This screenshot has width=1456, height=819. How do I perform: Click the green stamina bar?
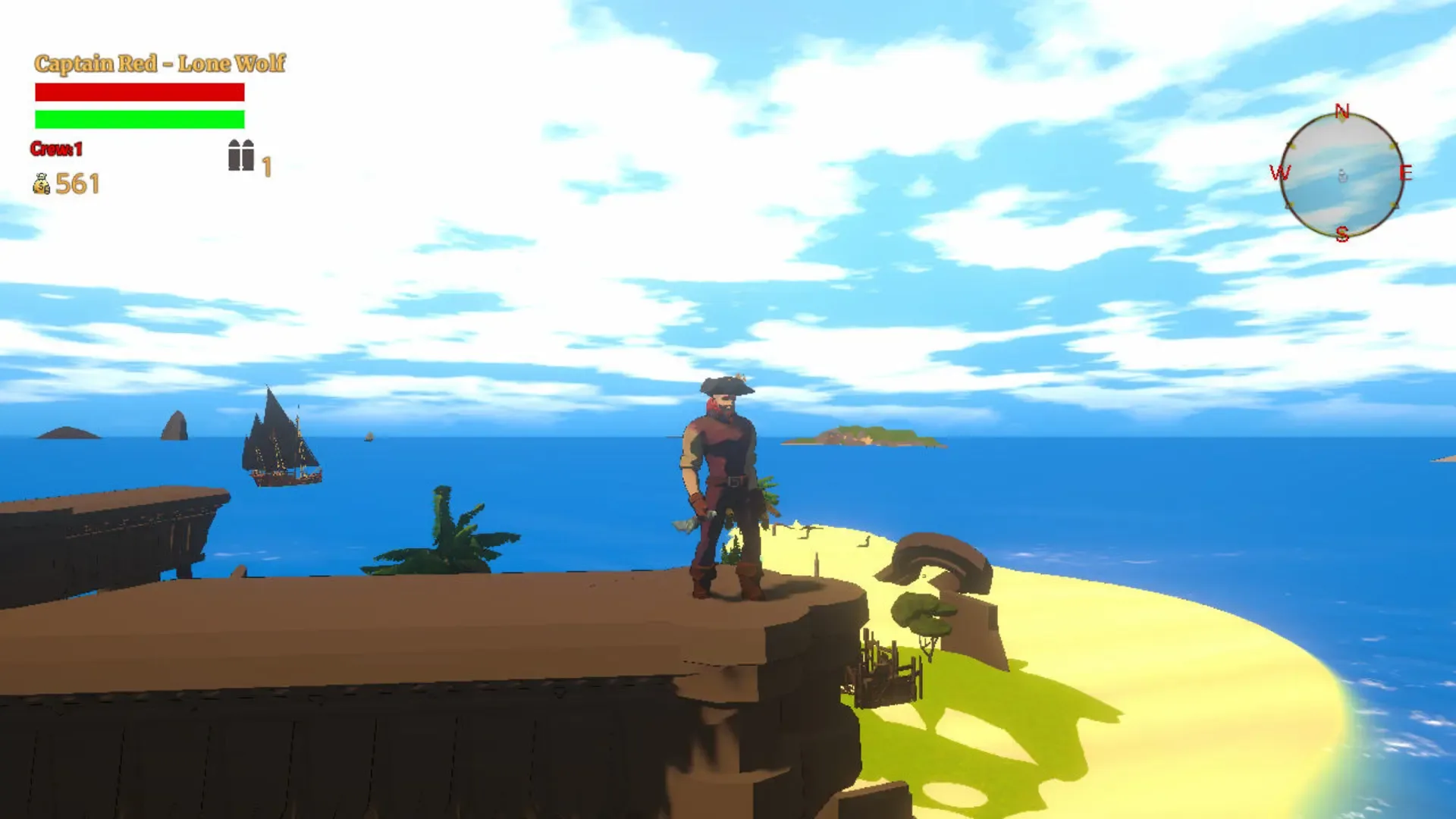click(139, 119)
